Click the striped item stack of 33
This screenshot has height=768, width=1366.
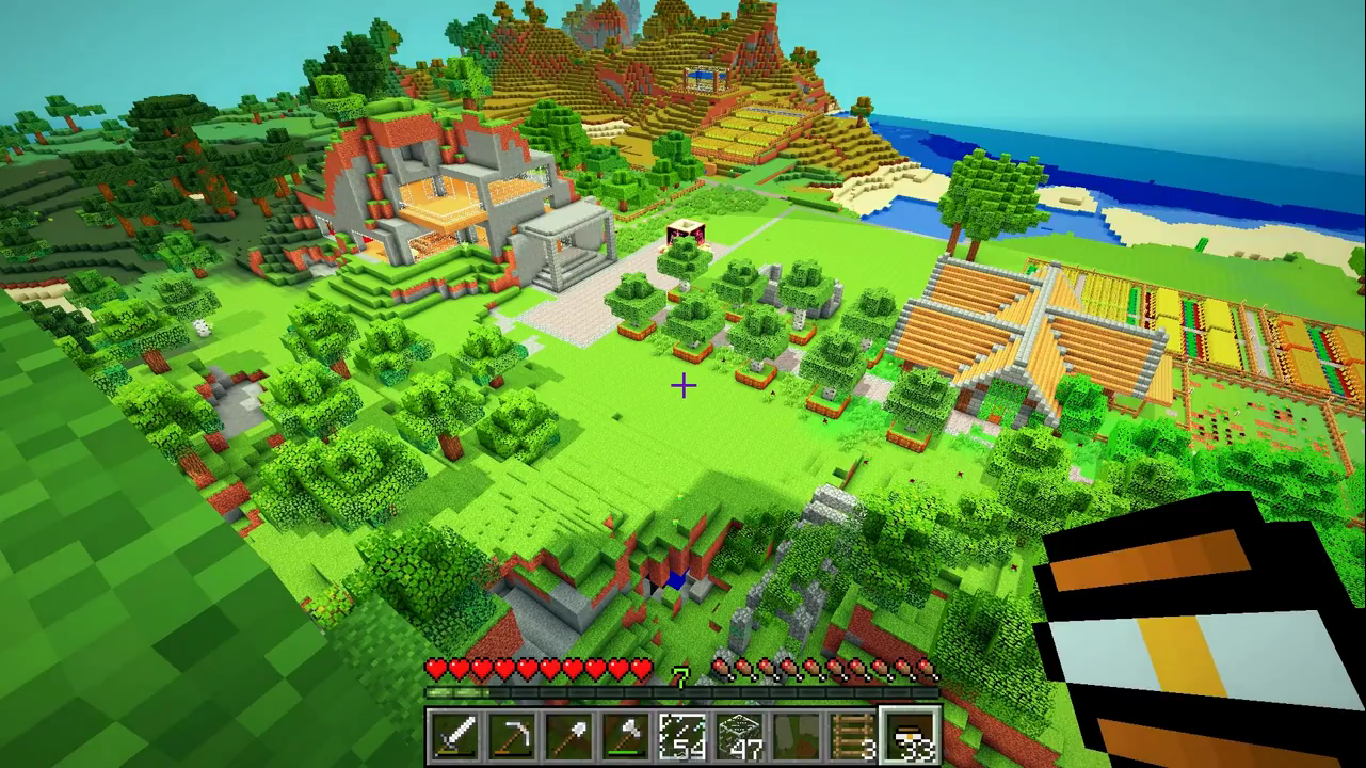click(910, 738)
